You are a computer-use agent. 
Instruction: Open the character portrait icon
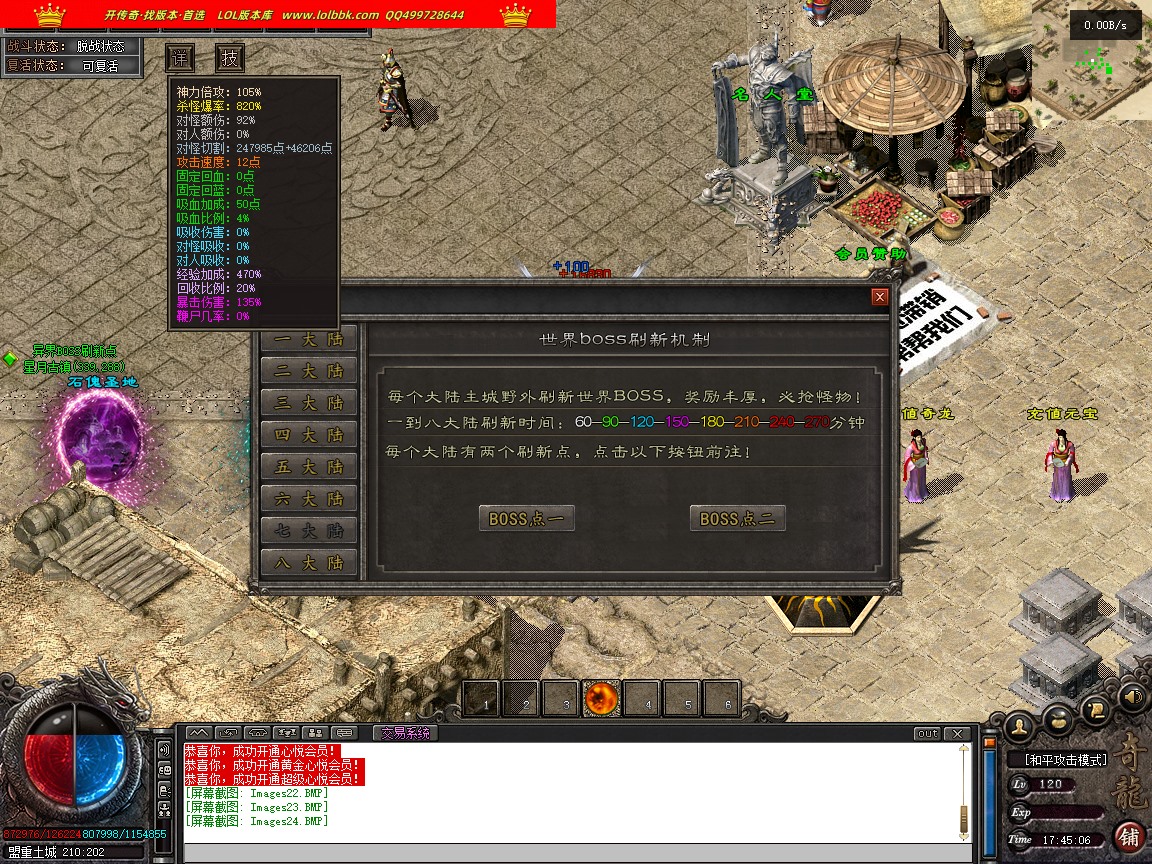1020,724
